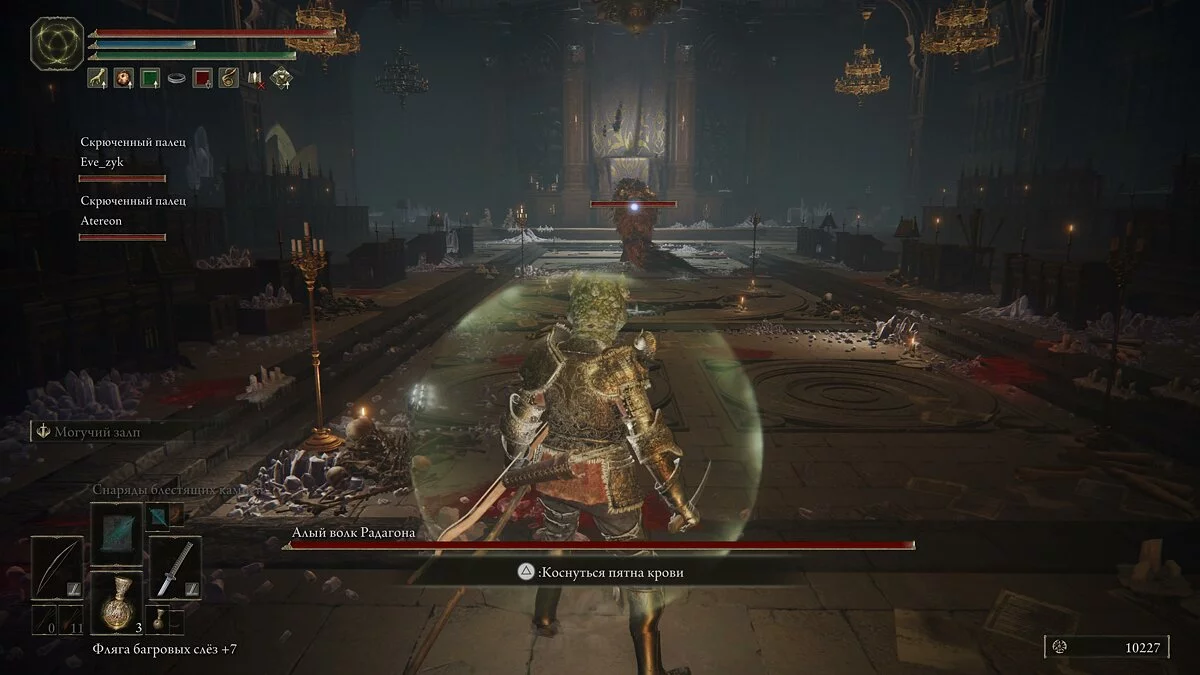Select the katana right-hand weapon slot
Viewport: 1200px width, 675px height.
[174, 567]
